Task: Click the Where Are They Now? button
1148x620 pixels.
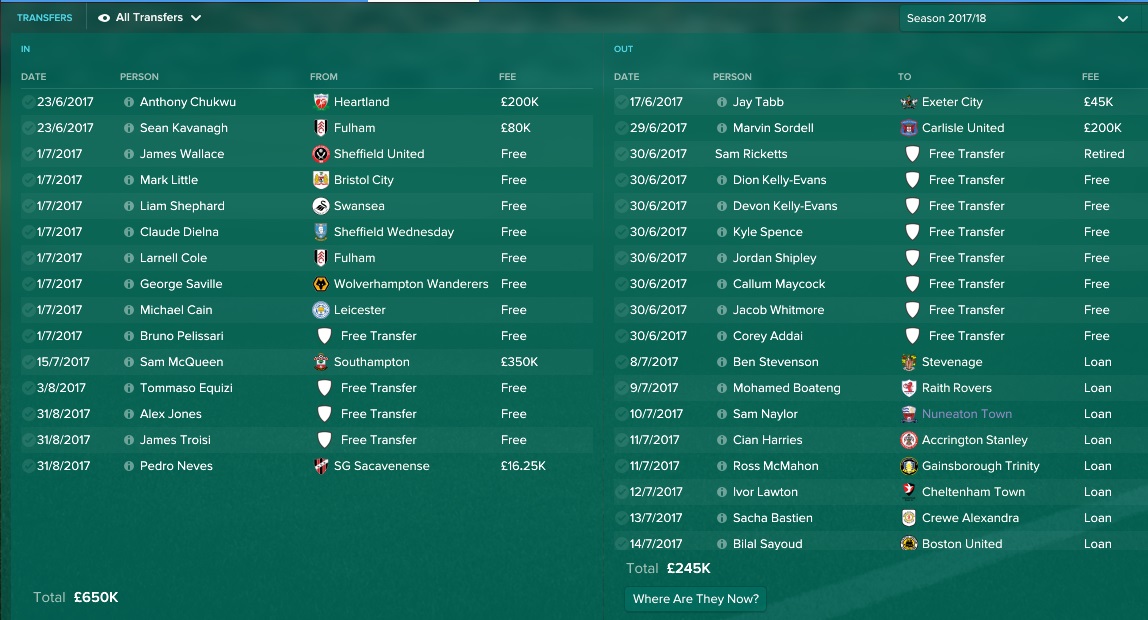Action: tap(696, 599)
